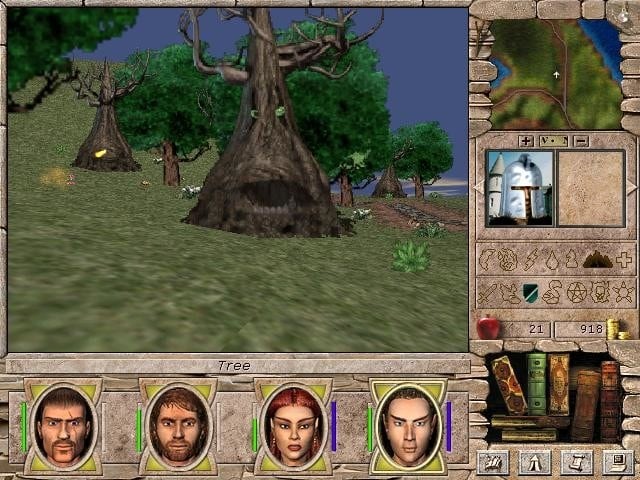The width and height of the screenshot is (640, 480).
Task: Zoom in the minimap with plus button
Action: coord(526,141)
